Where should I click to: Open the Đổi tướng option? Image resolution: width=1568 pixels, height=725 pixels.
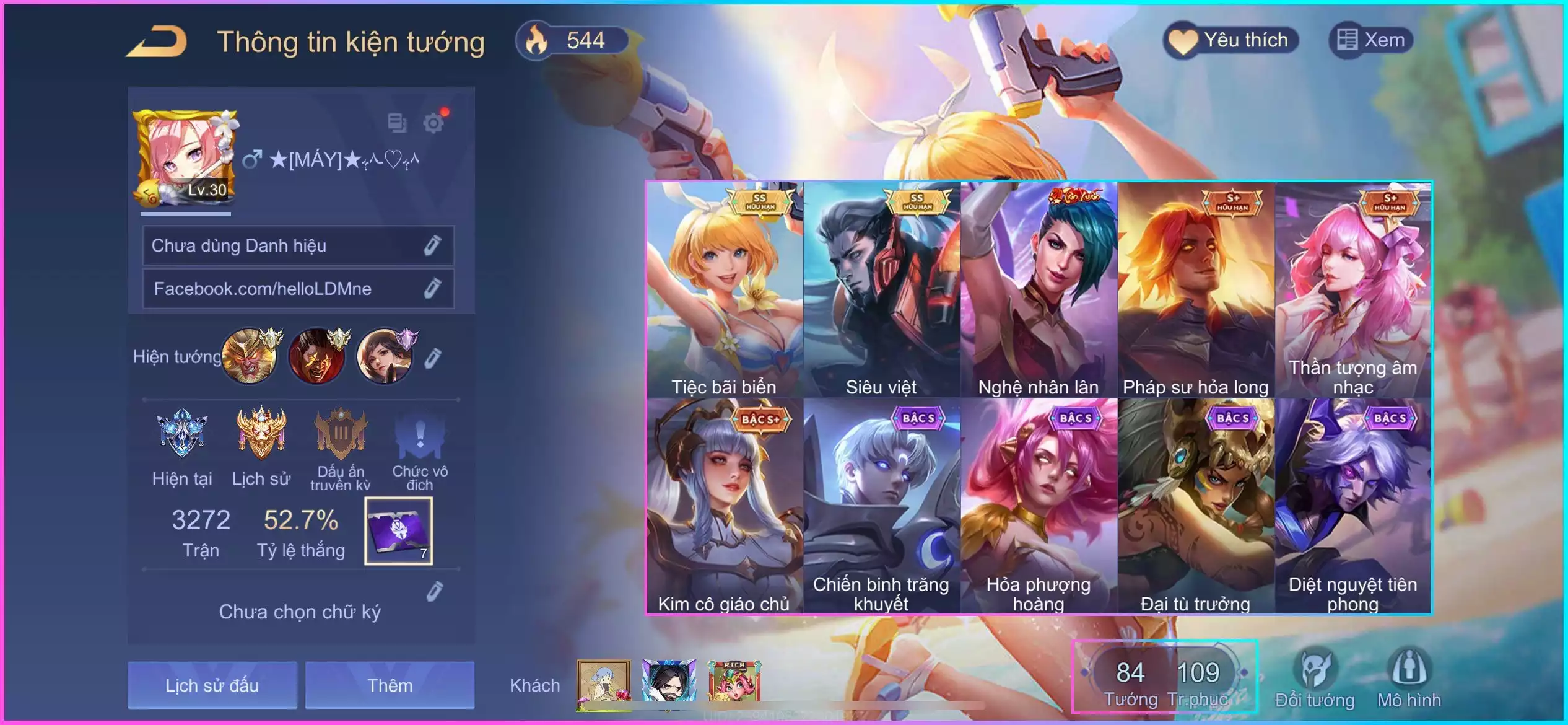click(x=1315, y=679)
